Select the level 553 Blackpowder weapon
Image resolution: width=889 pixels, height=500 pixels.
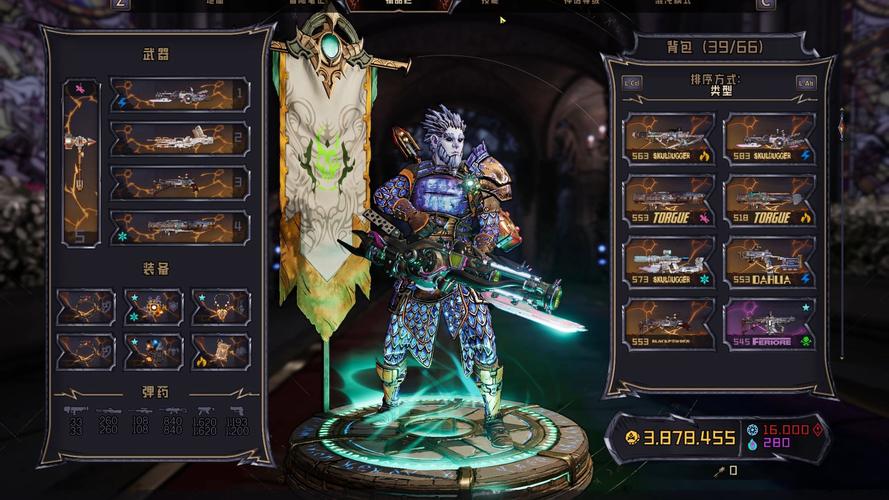coord(669,324)
